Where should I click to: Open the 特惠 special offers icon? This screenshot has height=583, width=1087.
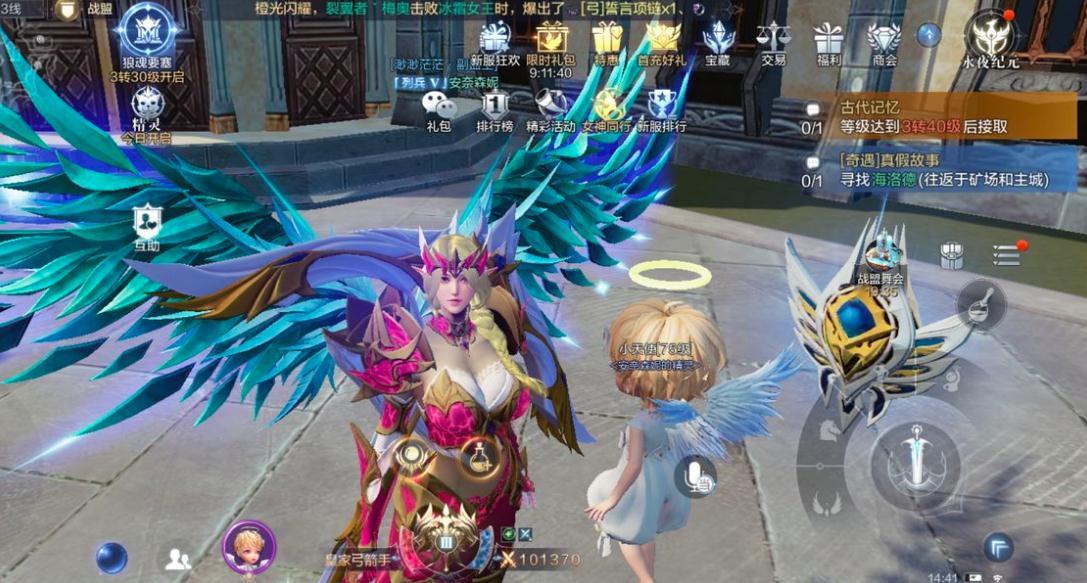pos(606,40)
